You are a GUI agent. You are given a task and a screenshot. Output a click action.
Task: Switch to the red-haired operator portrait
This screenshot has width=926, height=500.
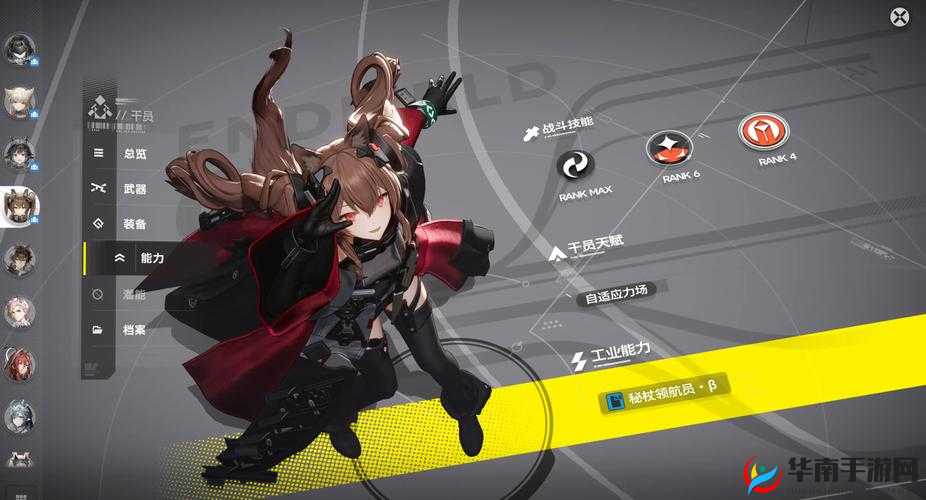pyautogui.click(x=18, y=364)
